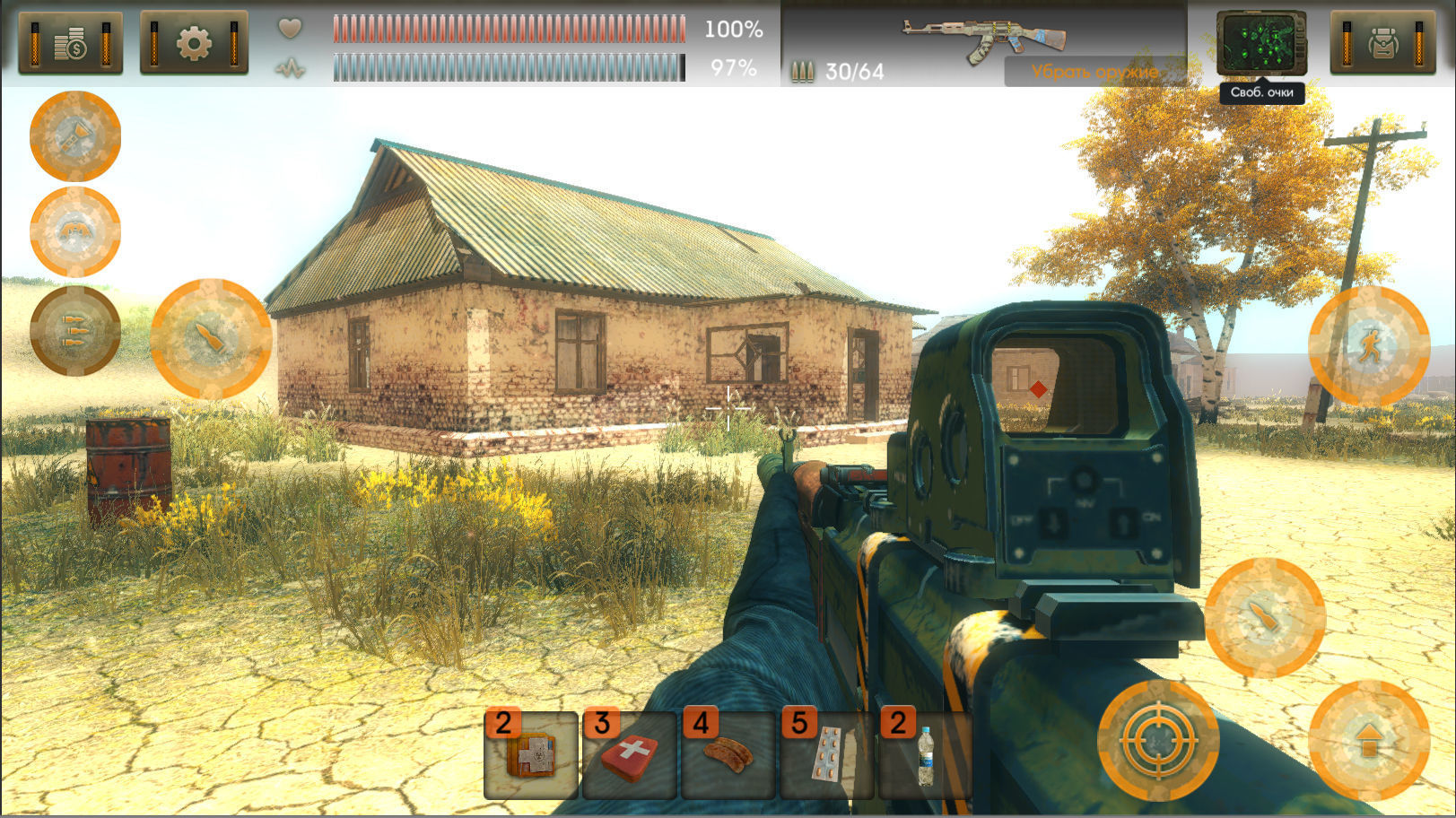This screenshot has width=1456, height=818.
Task: Click the "Убрать оружие" holster button
Action: [1094, 72]
